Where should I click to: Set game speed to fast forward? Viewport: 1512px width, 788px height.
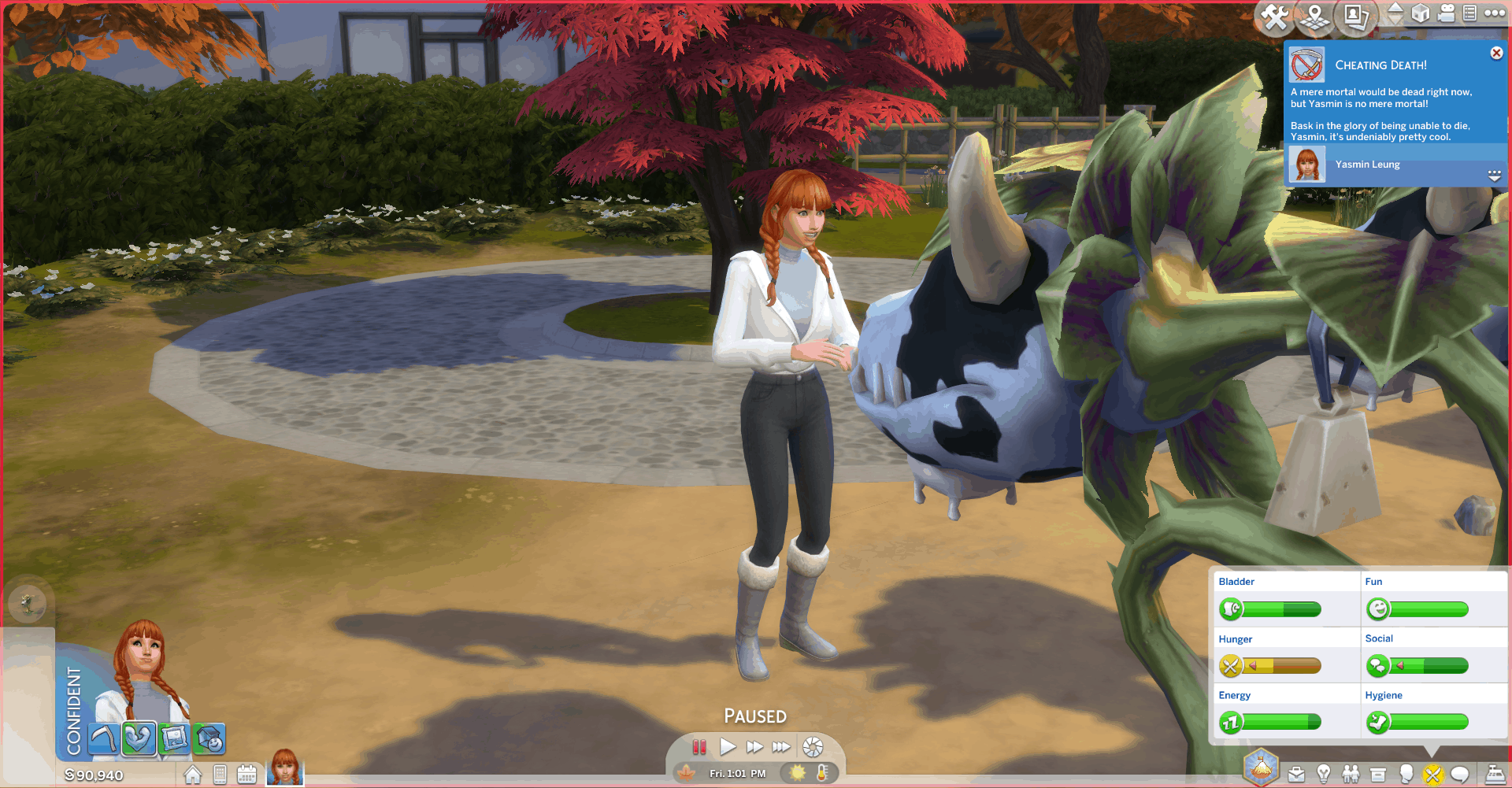point(754,746)
